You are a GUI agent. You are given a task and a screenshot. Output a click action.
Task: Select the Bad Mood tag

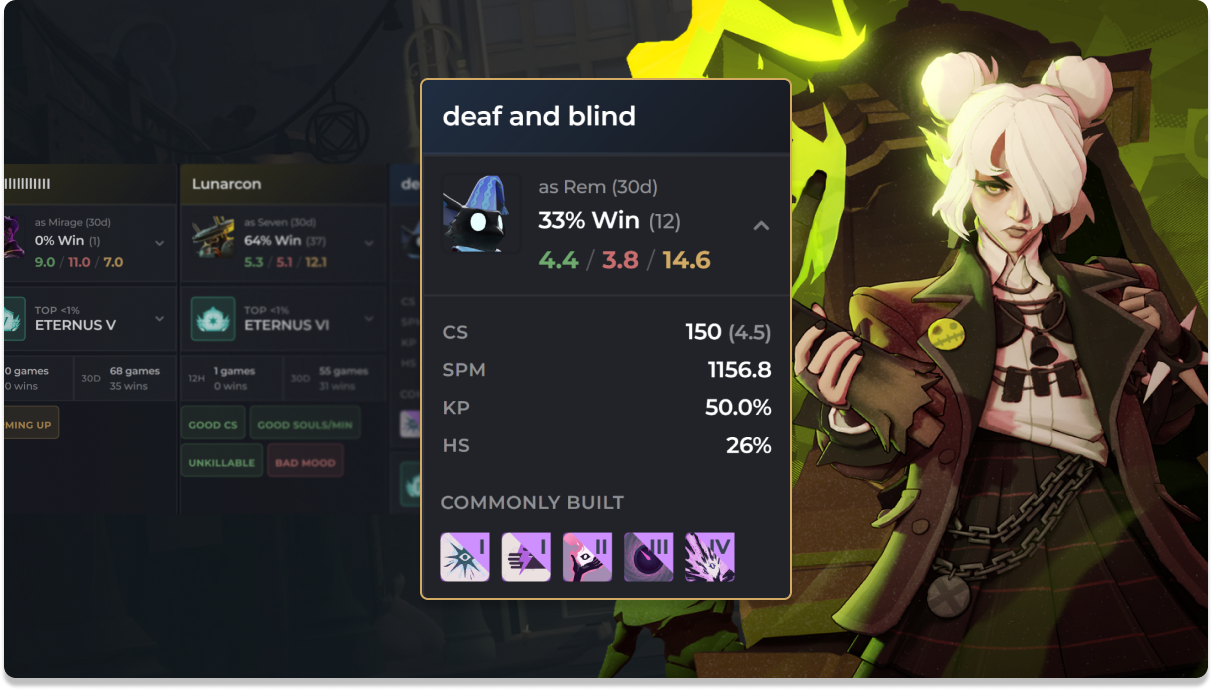click(x=305, y=462)
